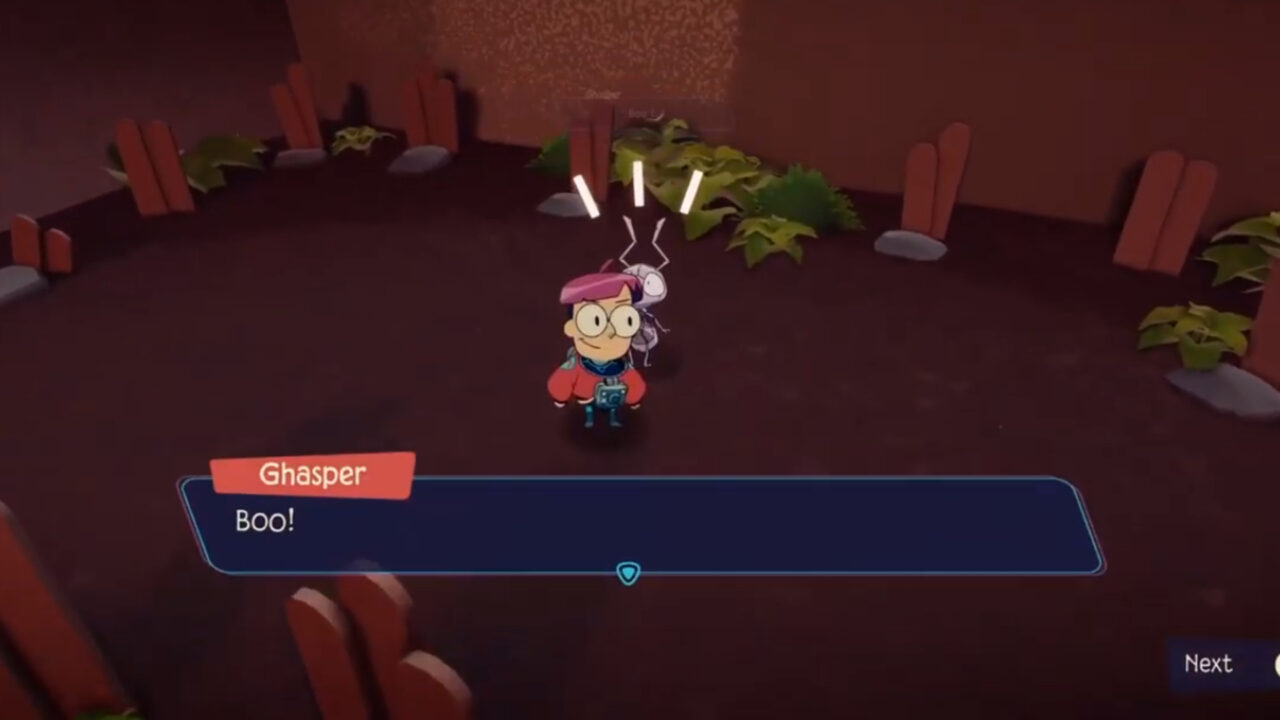Click the Boo! dialogue text
The width and height of the screenshot is (1280, 720).
pyautogui.click(x=264, y=521)
